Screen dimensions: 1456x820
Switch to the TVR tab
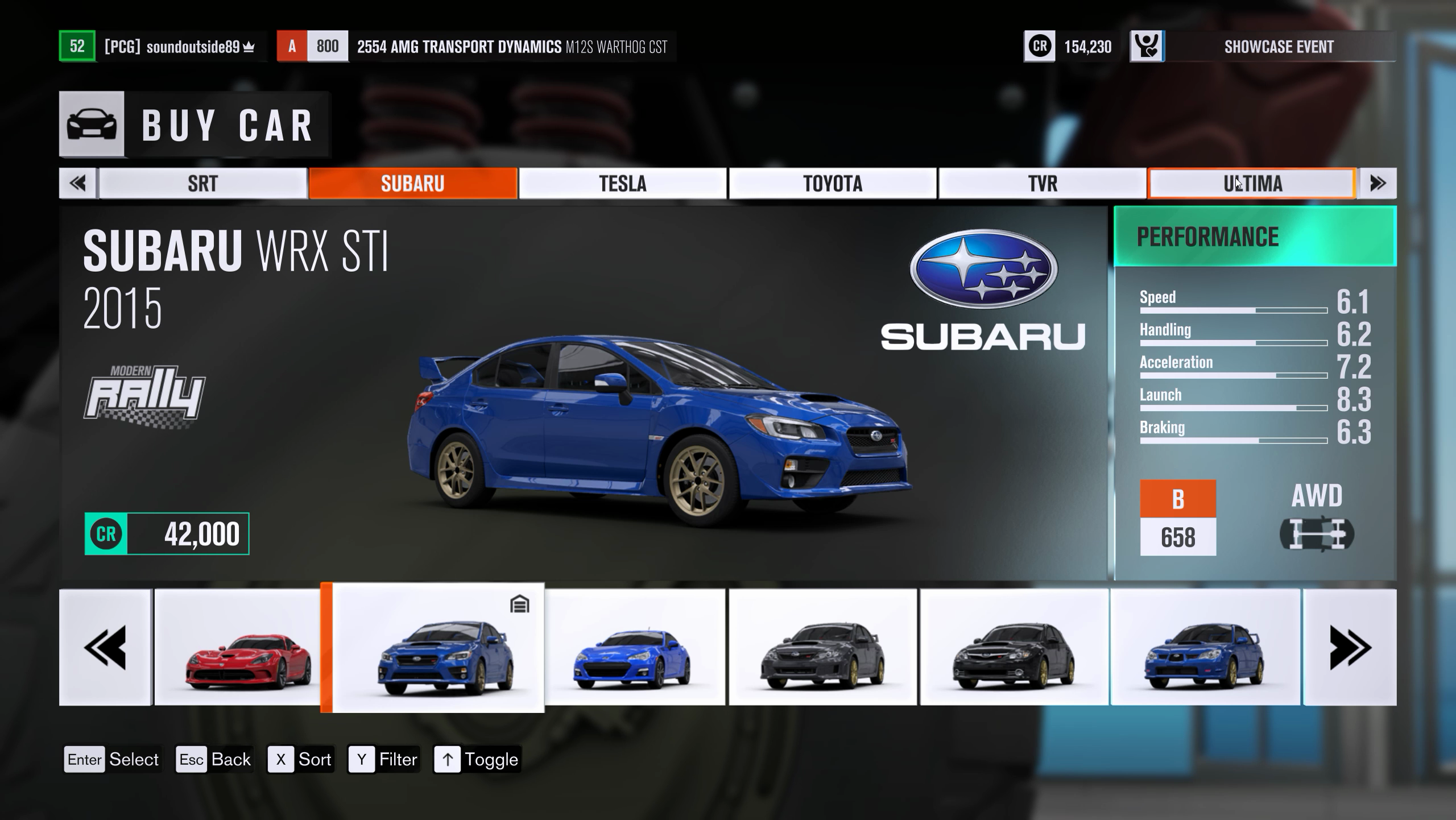pos(1042,183)
